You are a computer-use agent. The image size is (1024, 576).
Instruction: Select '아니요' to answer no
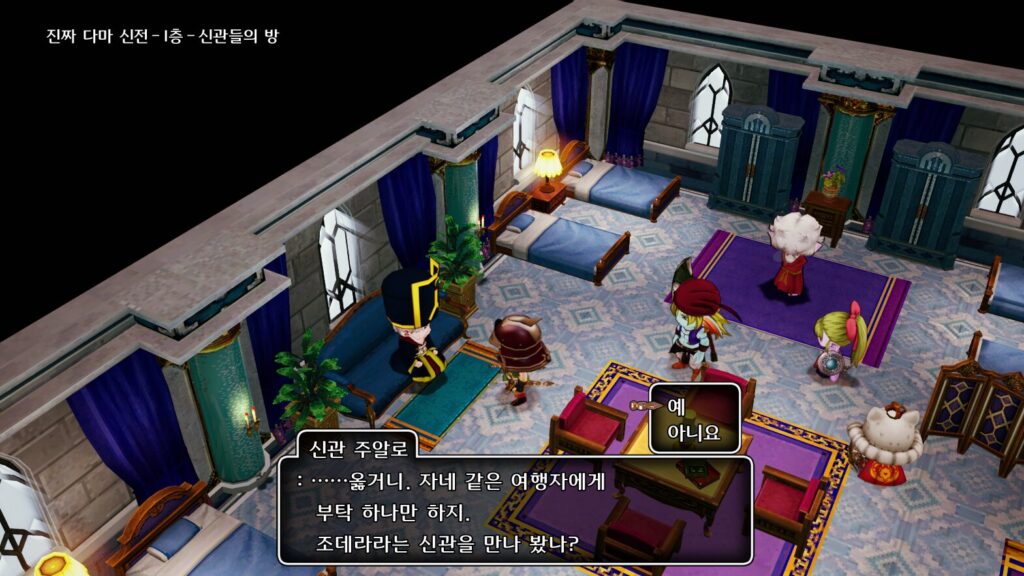tap(693, 435)
